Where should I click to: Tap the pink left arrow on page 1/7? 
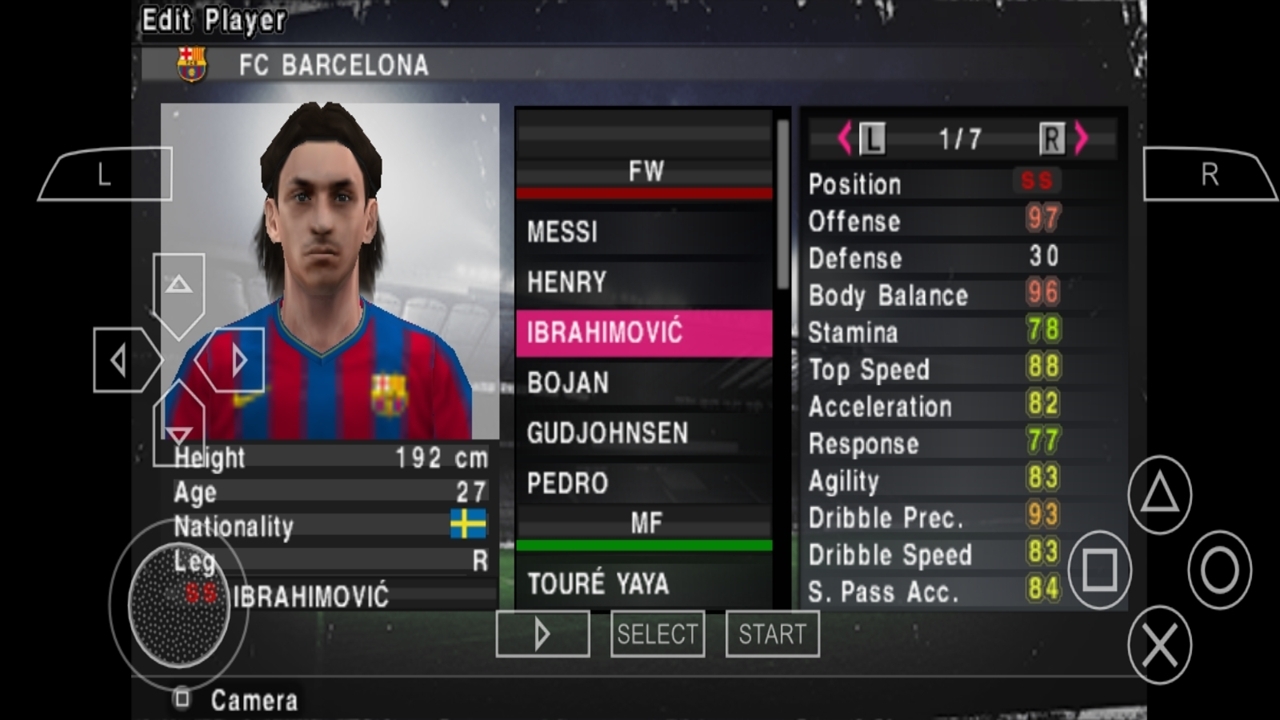click(845, 139)
